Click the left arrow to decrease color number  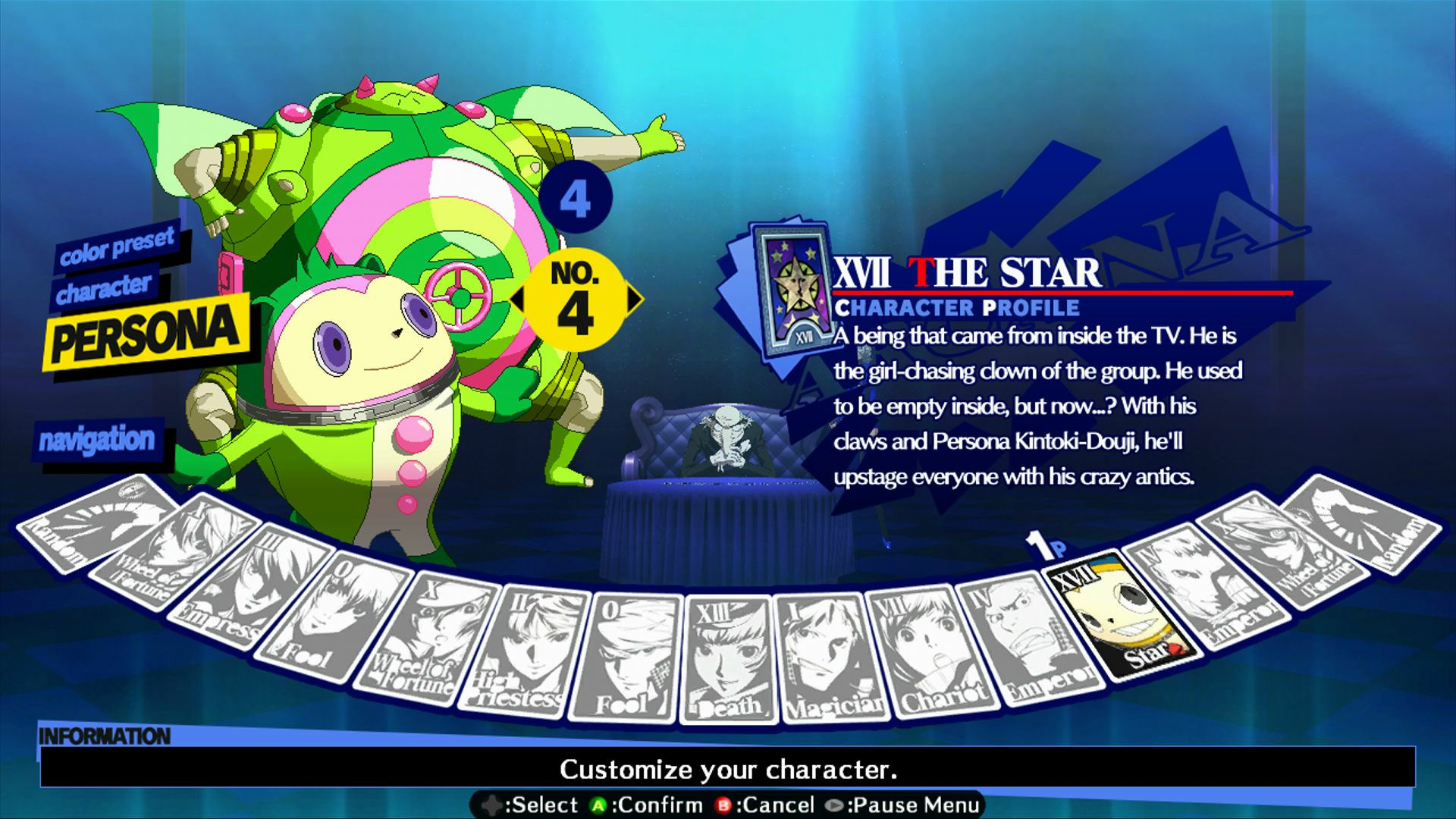coord(519,299)
